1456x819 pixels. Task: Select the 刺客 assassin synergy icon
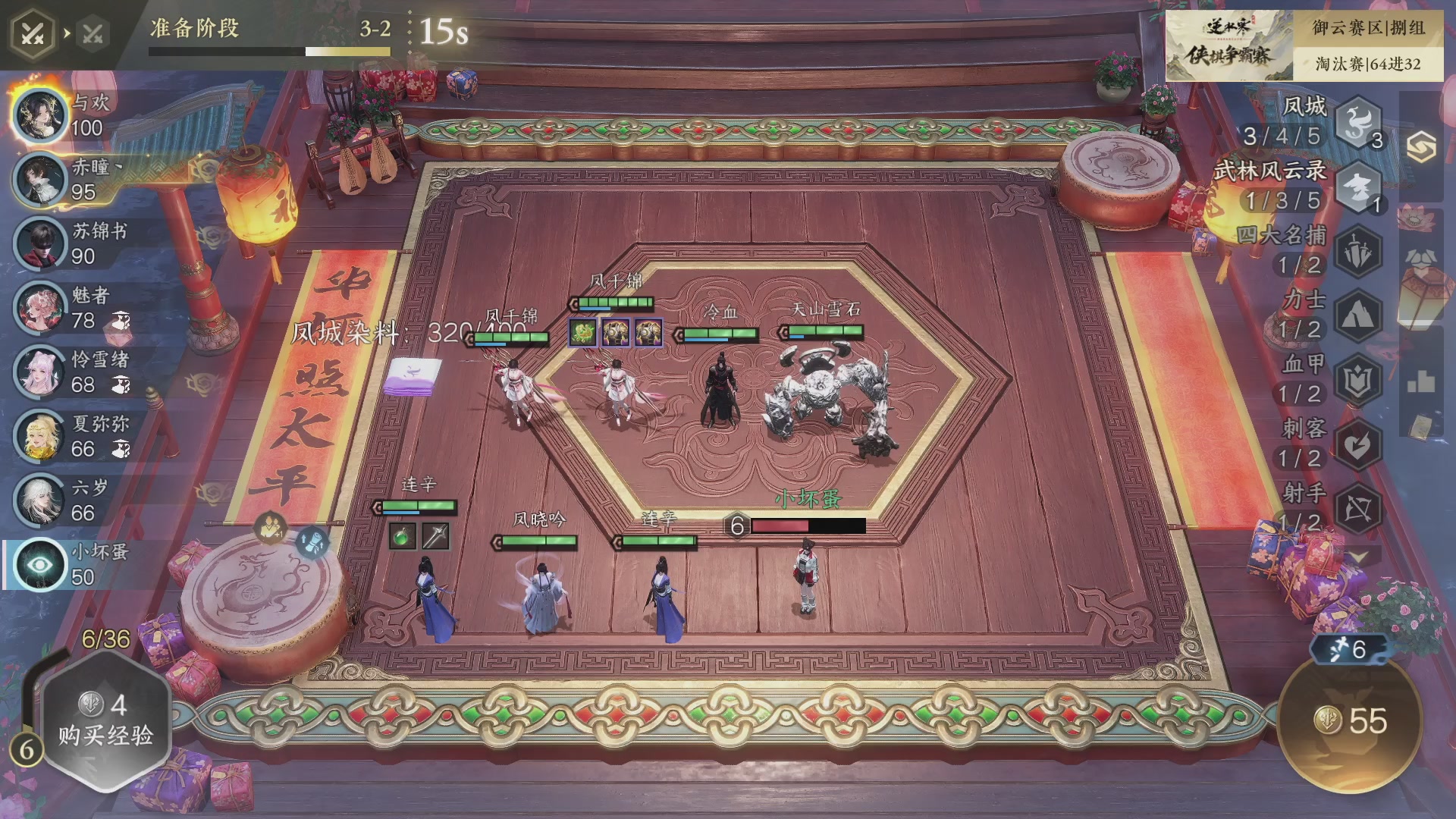1357,439
